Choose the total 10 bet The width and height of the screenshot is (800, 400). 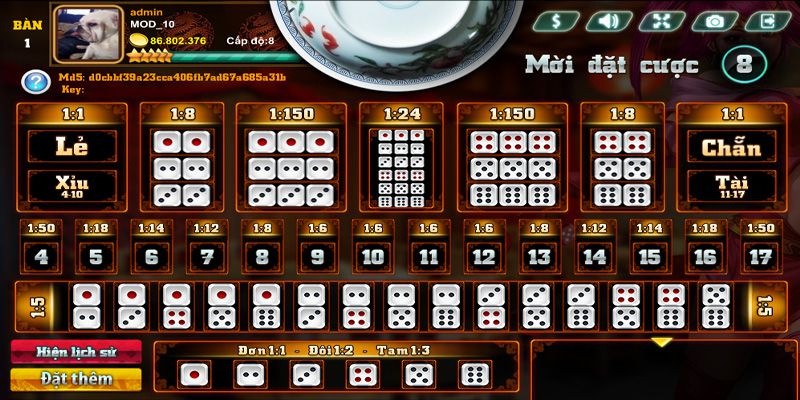tap(373, 256)
